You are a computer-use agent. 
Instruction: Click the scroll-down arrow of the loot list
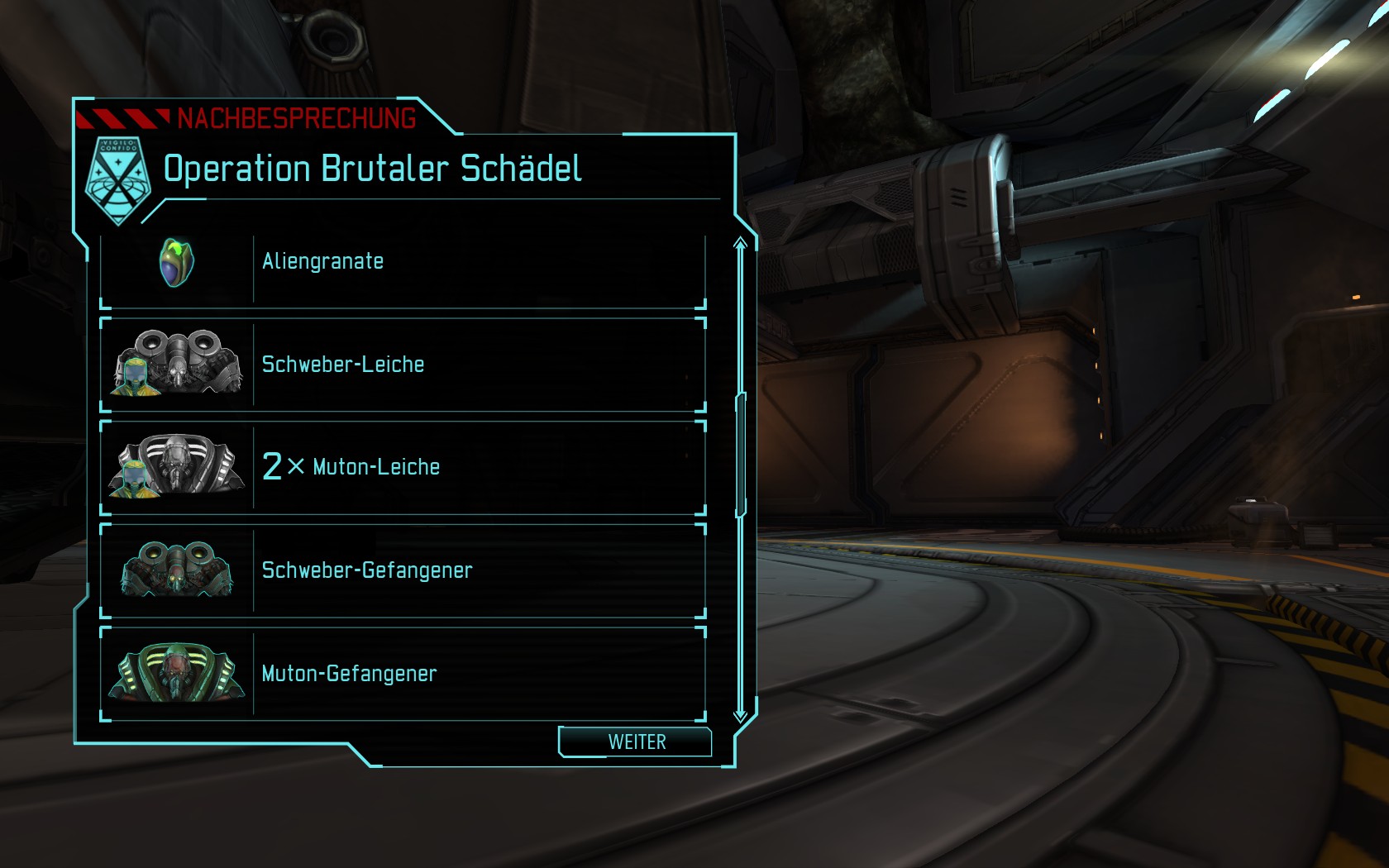point(740,714)
